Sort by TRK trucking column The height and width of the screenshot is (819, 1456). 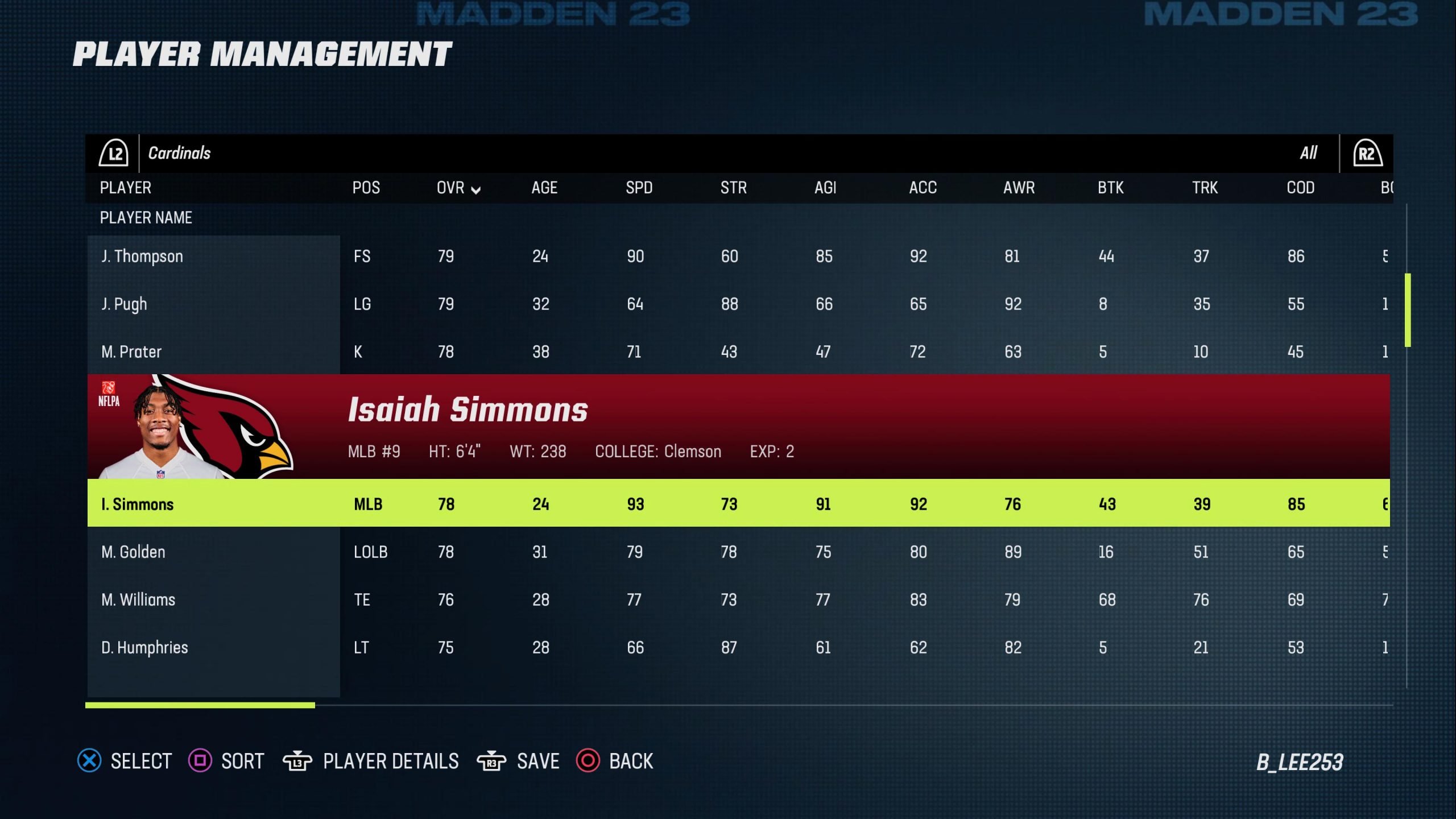tap(1205, 188)
